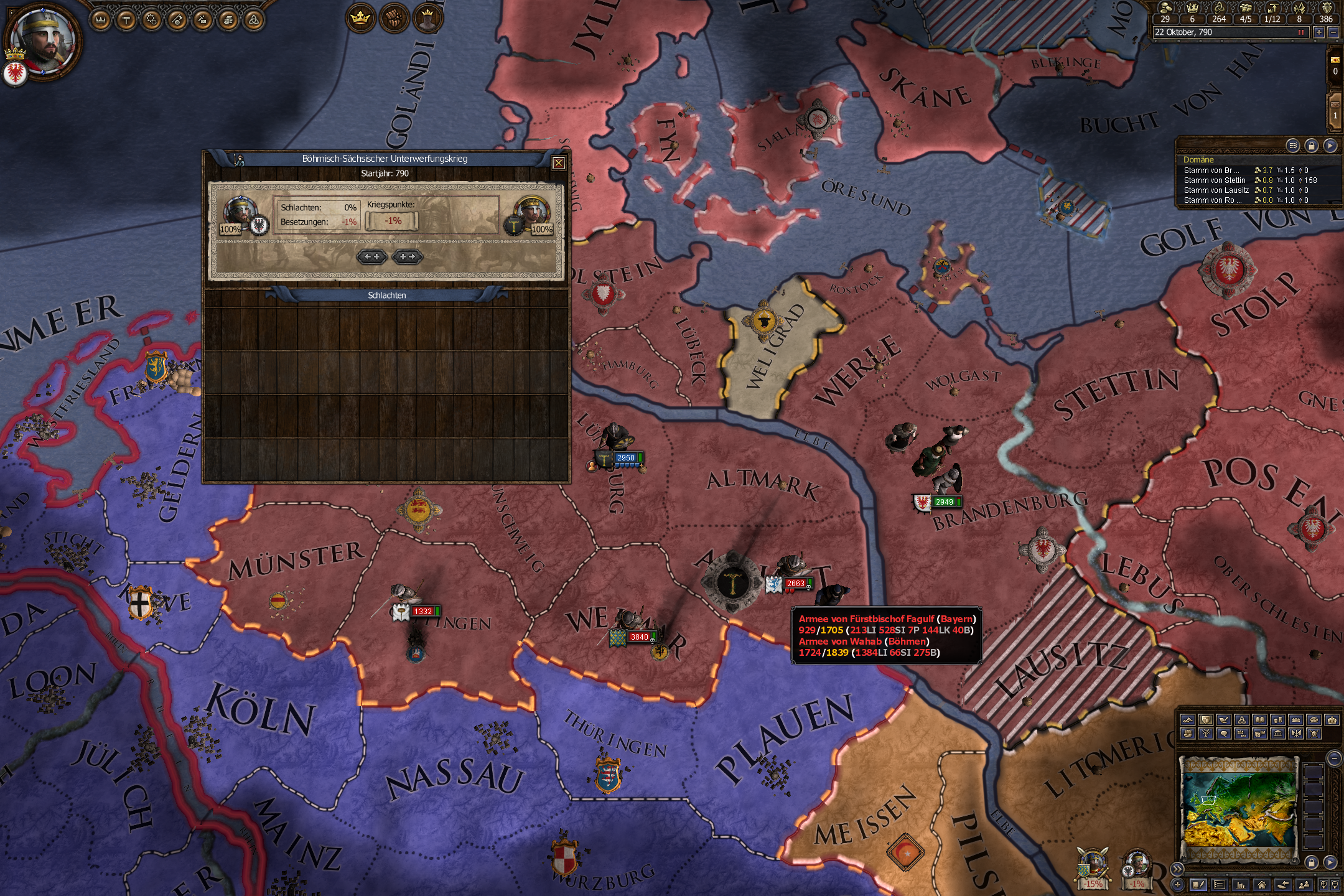
Task: Click the green strength bar of army 2949
Action: click(959, 502)
